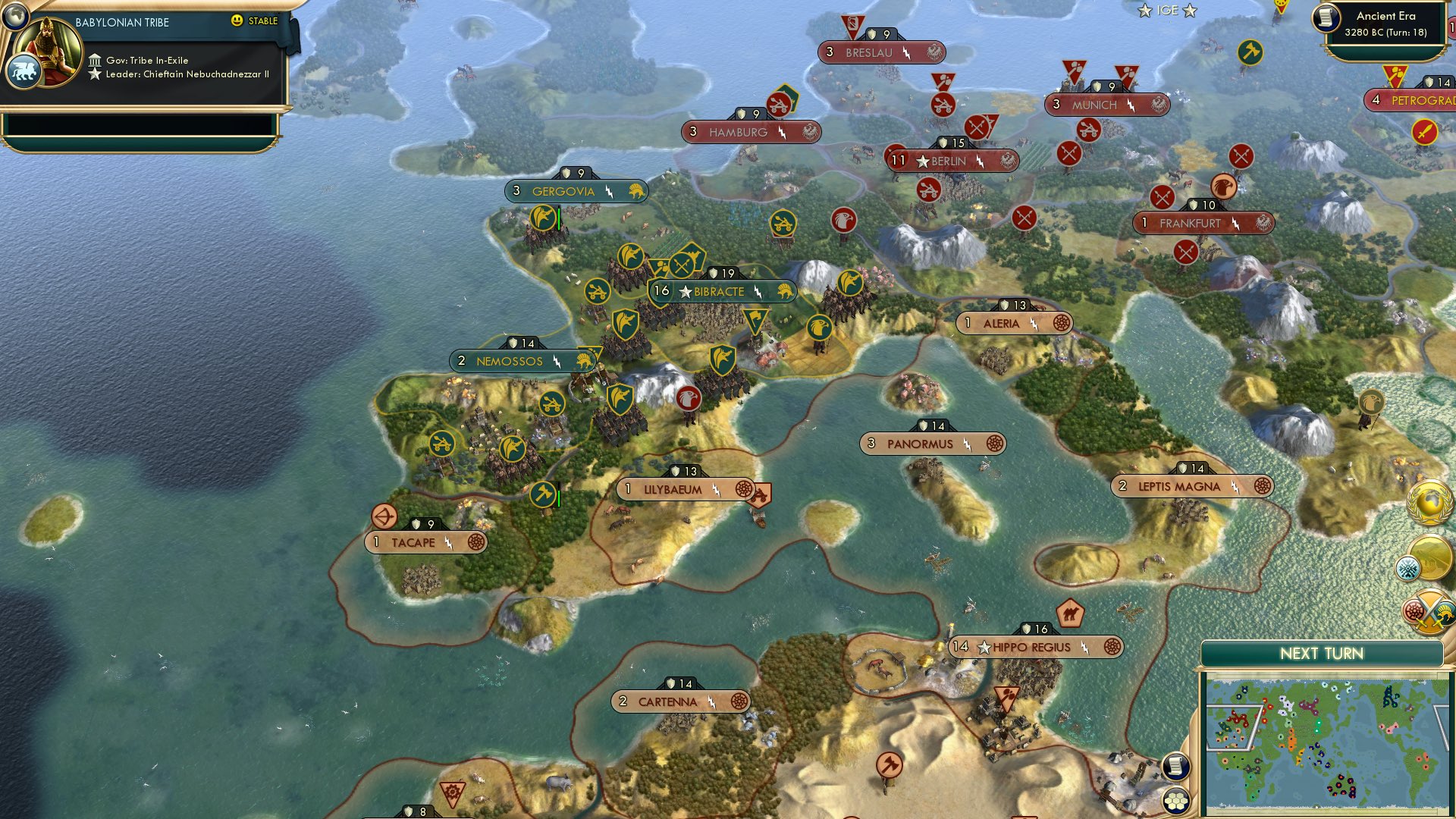Click the Next Turn button
Viewport: 1456px width, 819px height.
click(1323, 652)
